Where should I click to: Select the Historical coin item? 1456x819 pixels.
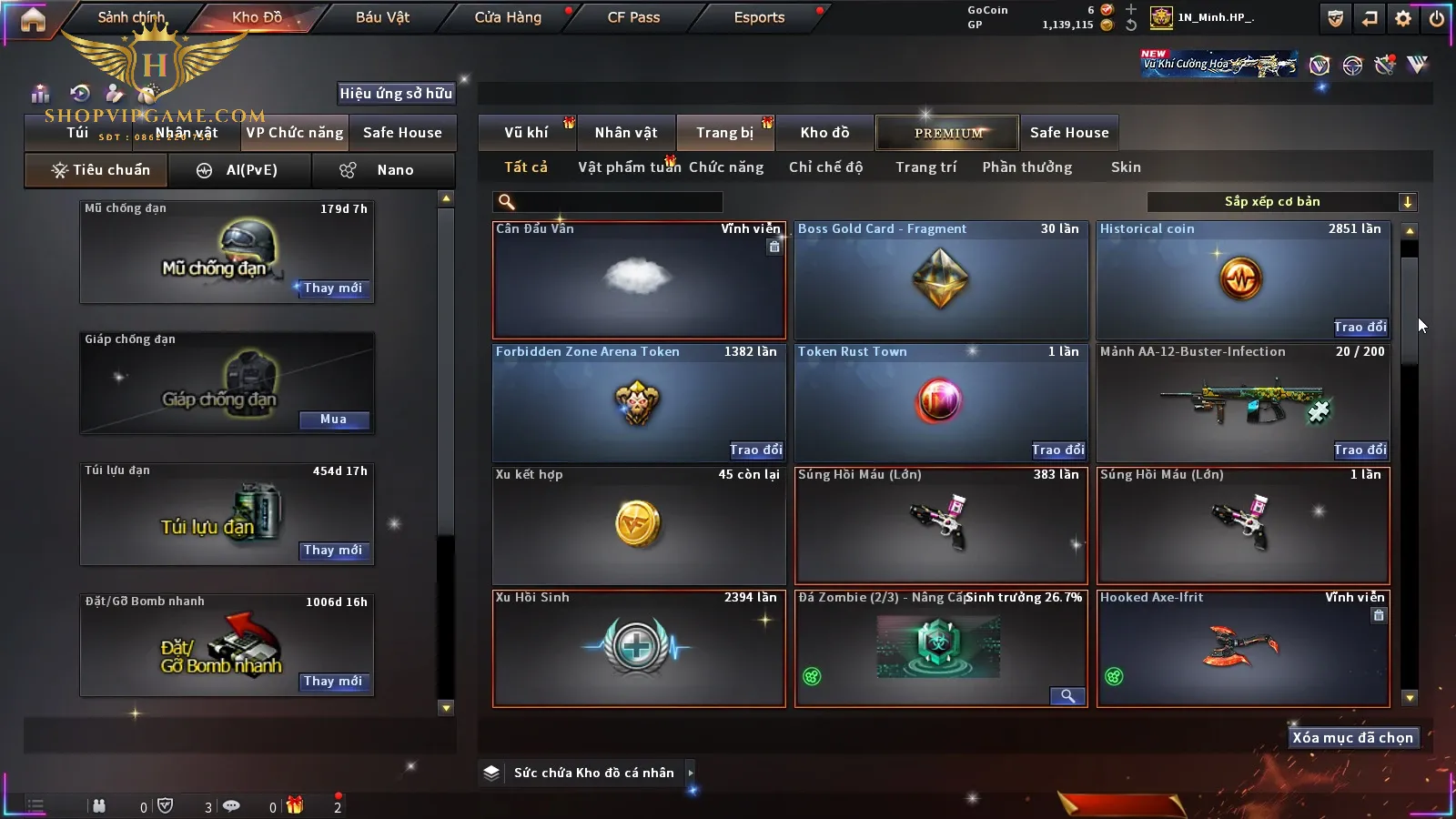click(1241, 278)
